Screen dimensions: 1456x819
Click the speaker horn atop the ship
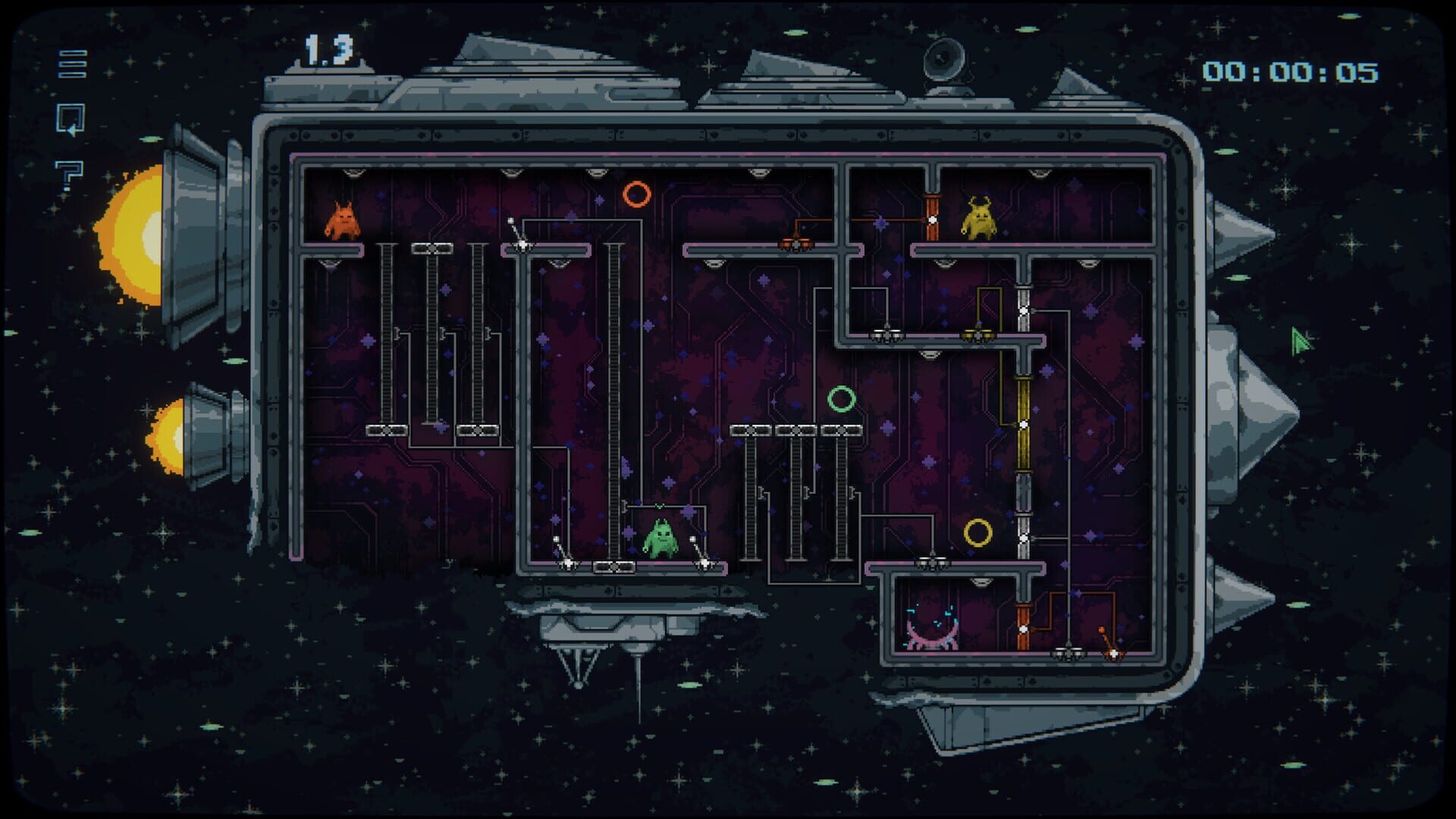[x=943, y=58]
